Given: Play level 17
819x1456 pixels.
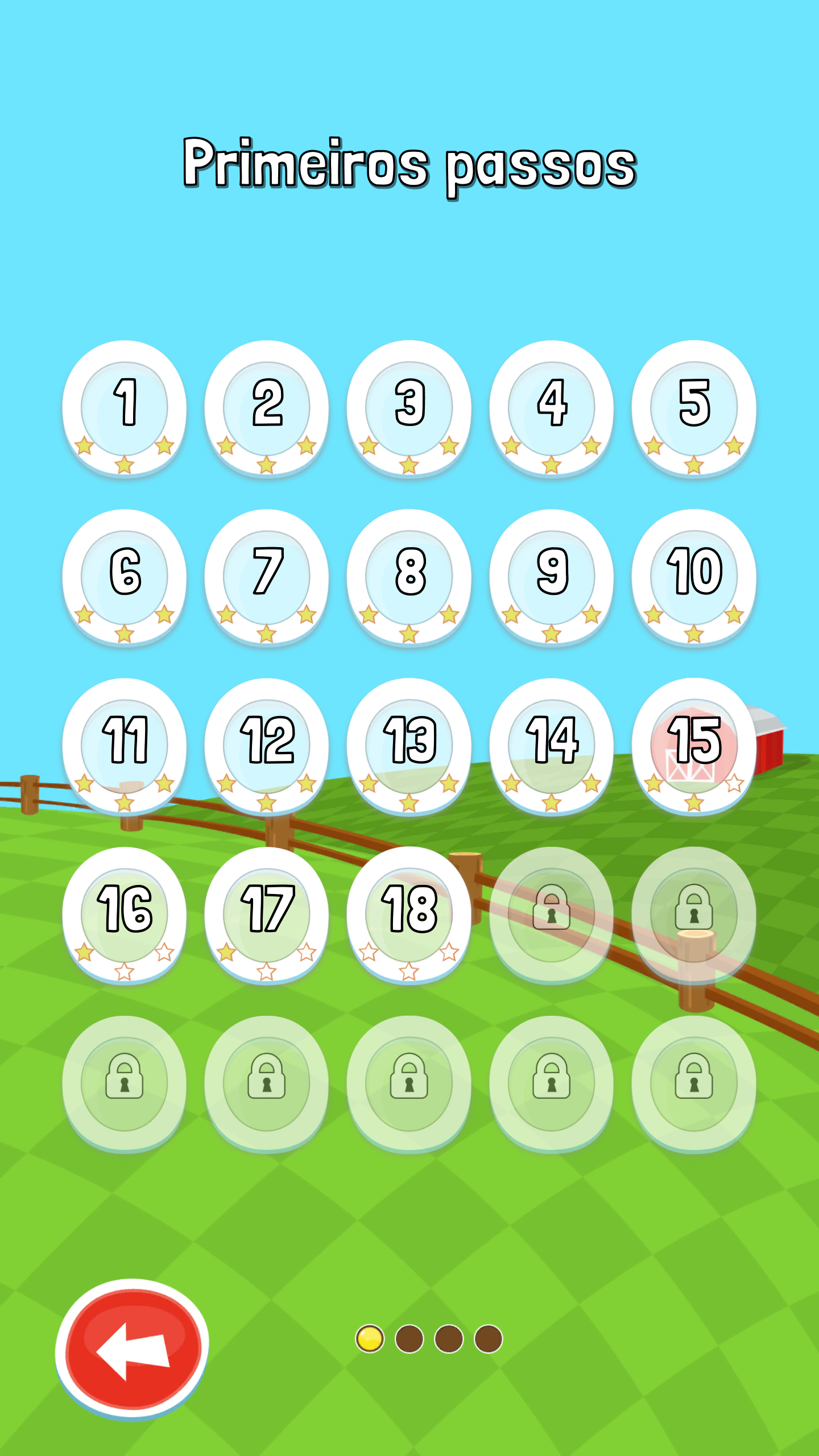Looking at the screenshot, I should click(x=267, y=914).
